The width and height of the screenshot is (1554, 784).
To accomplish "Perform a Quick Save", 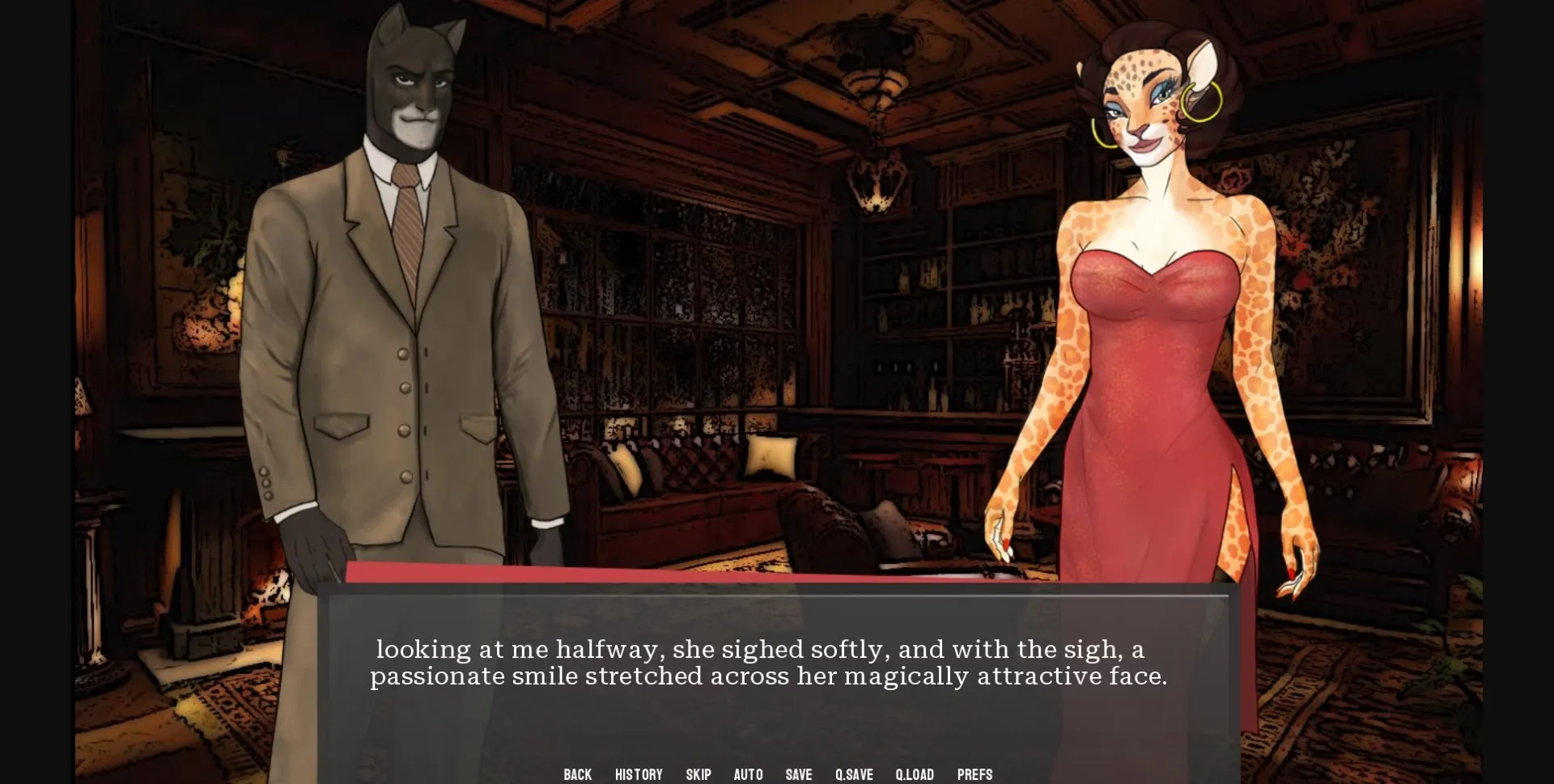I will click(x=855, y=774).
